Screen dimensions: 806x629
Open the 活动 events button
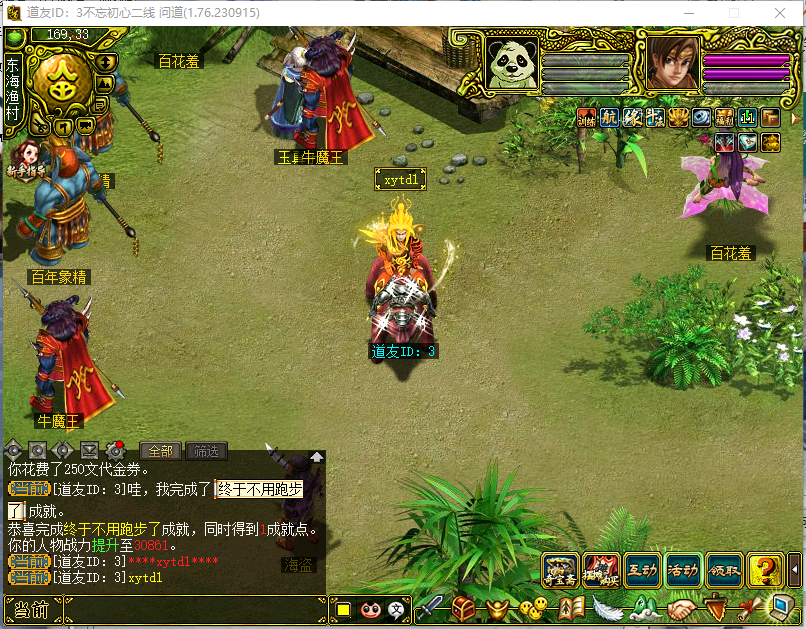(683, 570)
